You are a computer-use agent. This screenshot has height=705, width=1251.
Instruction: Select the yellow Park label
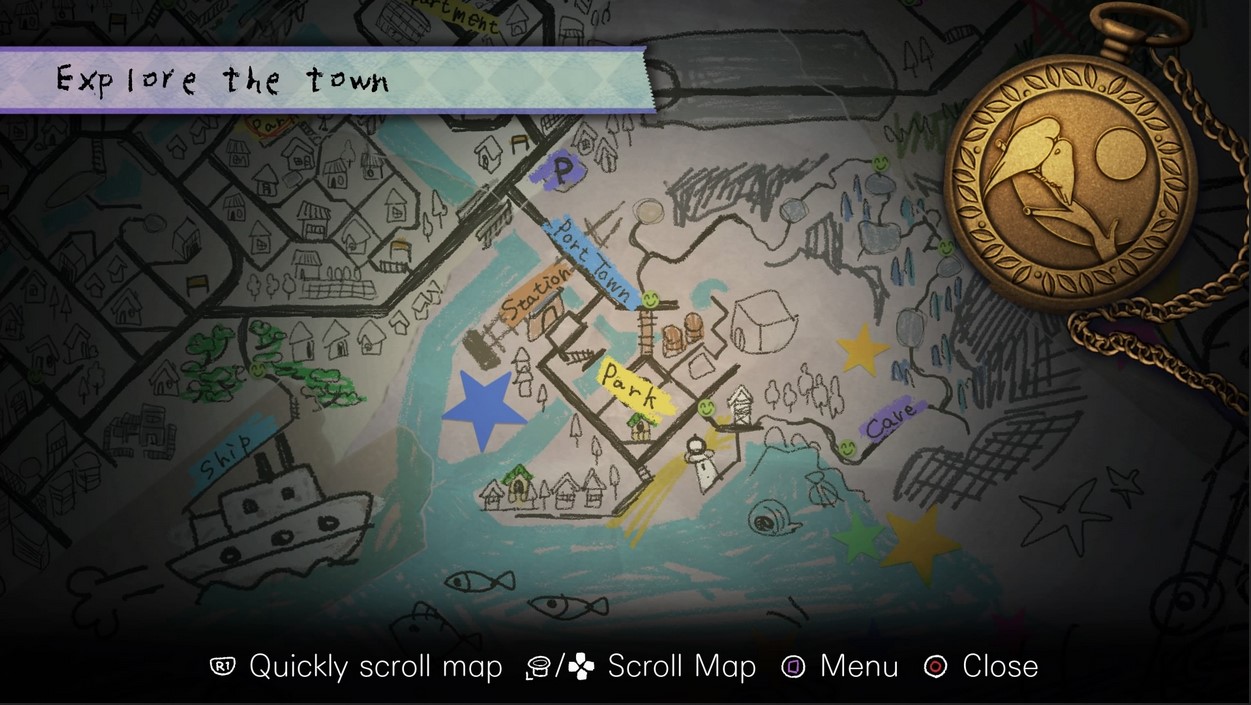point(629,384)
